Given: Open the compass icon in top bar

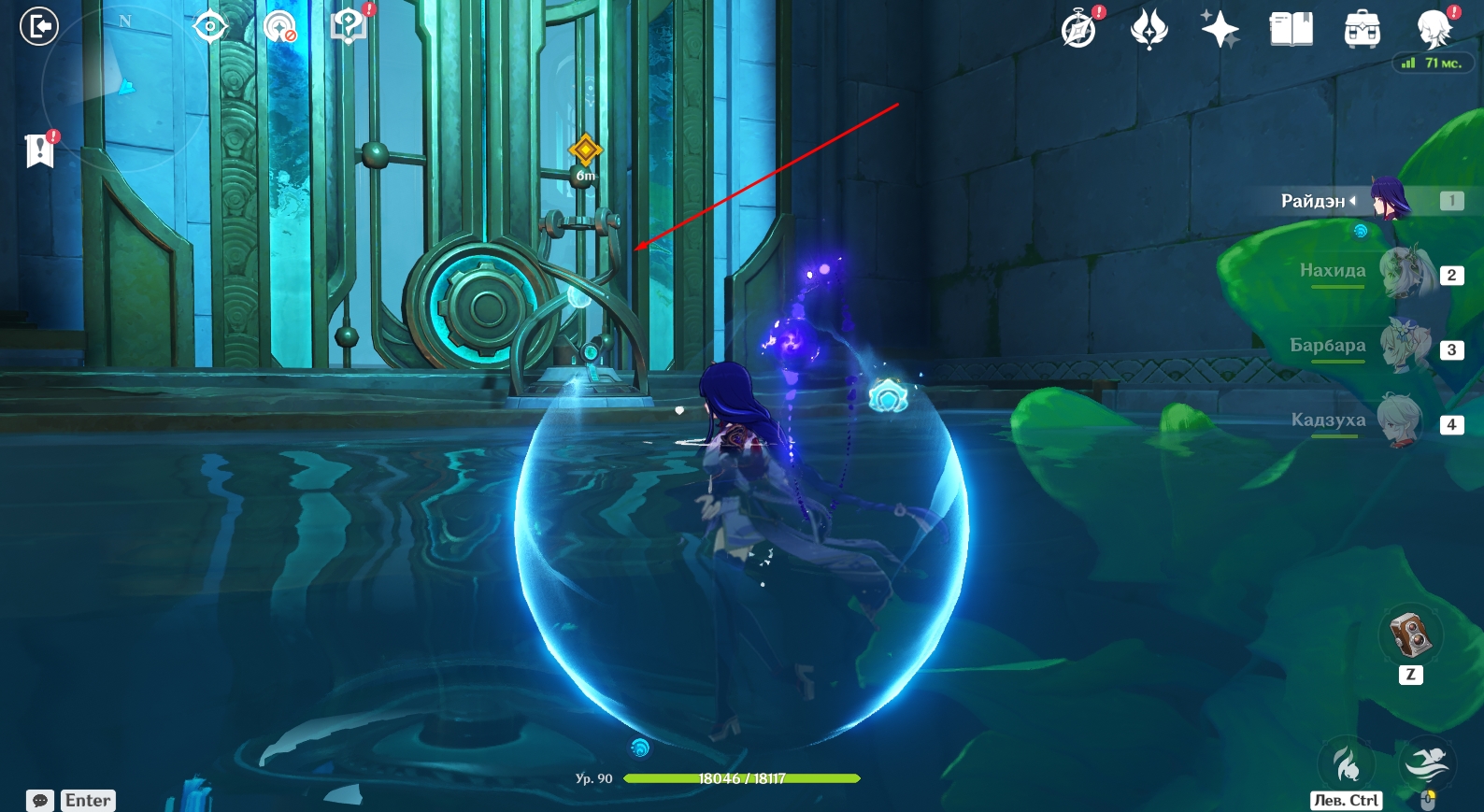Looking at the screenshot, I should point(1079,29).
